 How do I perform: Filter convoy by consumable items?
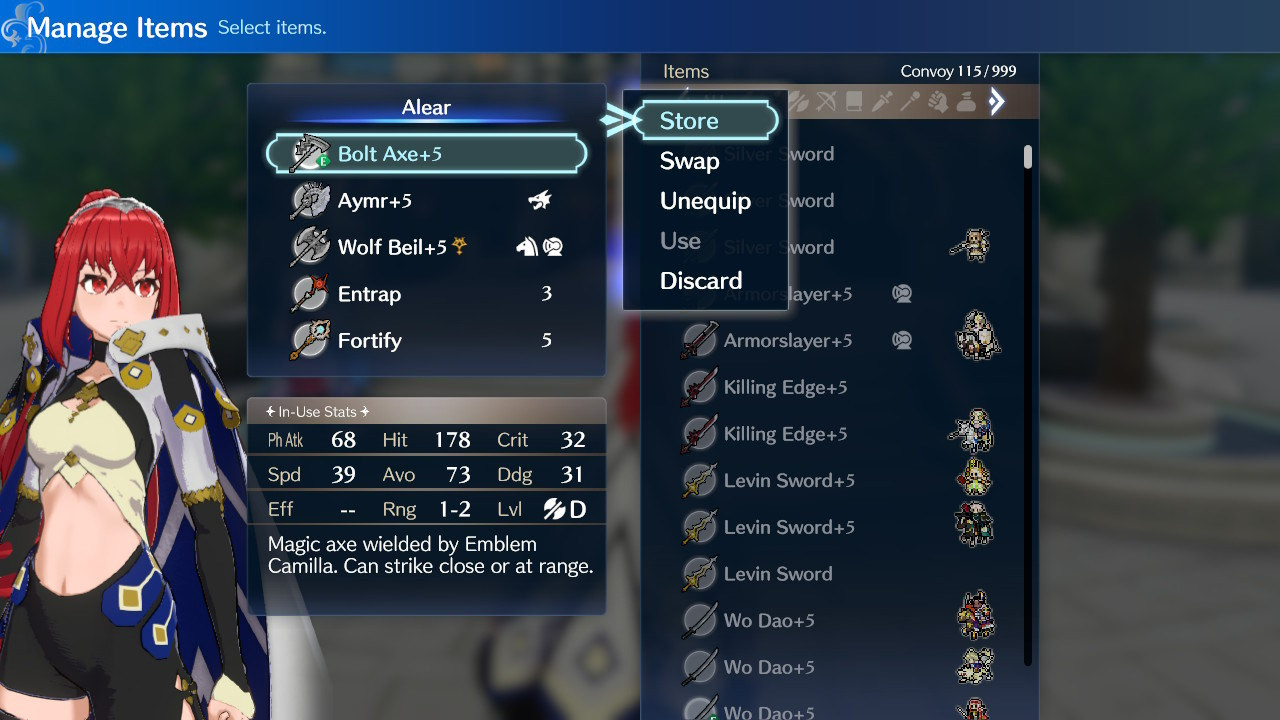pos(966,101)
